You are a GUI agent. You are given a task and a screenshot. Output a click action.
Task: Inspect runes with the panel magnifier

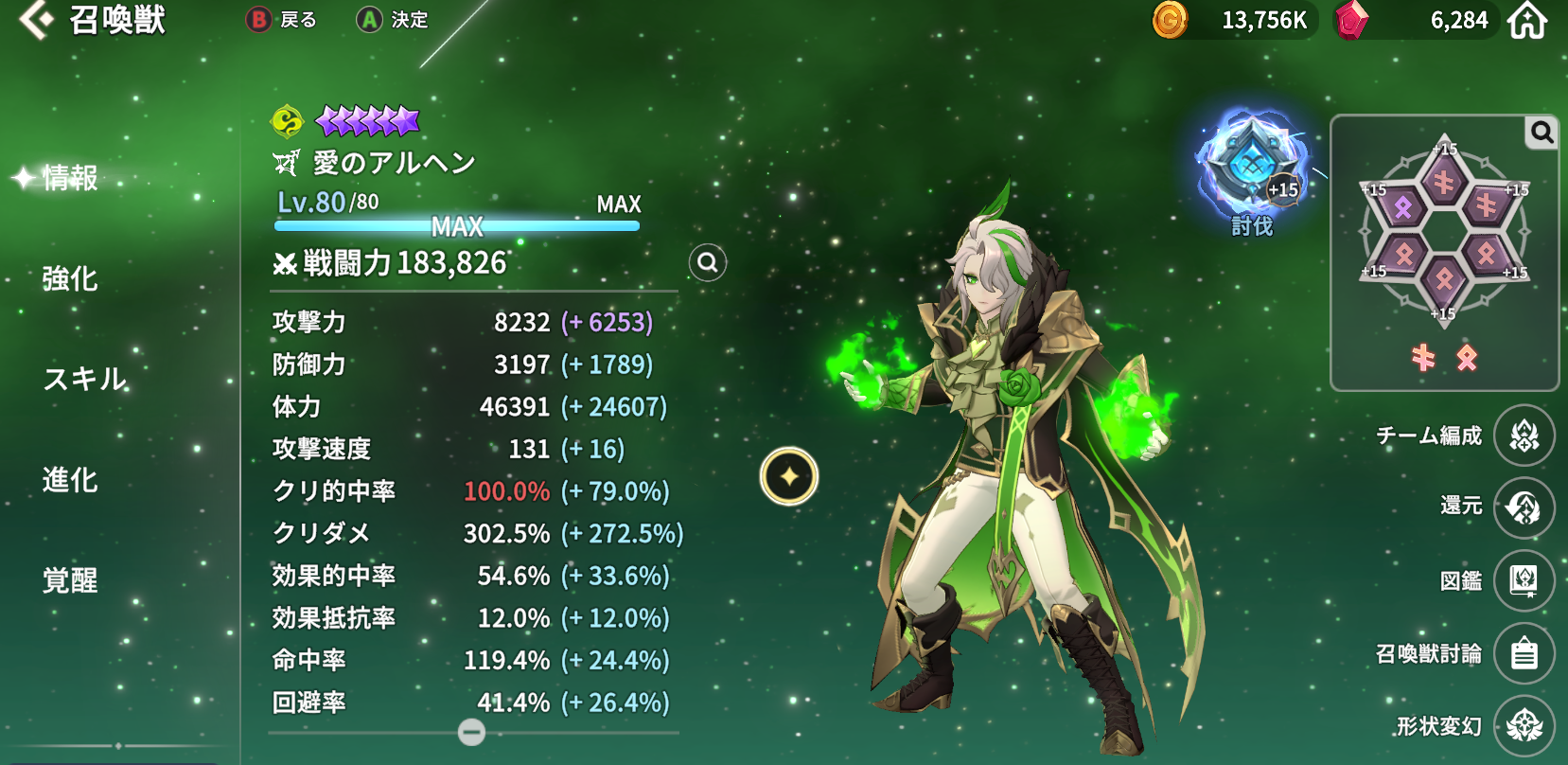coord(1542,133)
